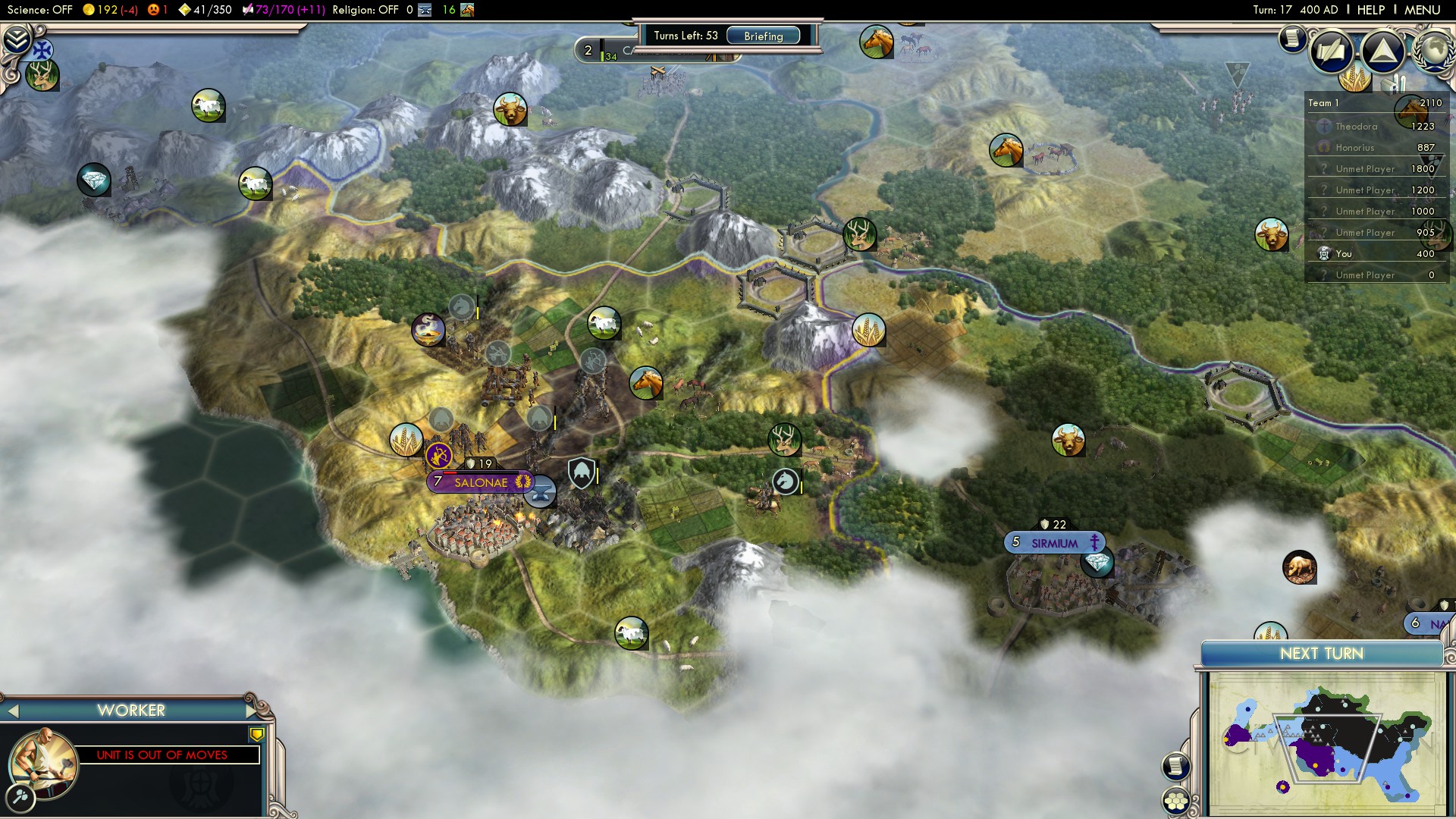Viewport: 1456px width, 819px height.
Task: Open the Salonae city banner
Action: 481,482
